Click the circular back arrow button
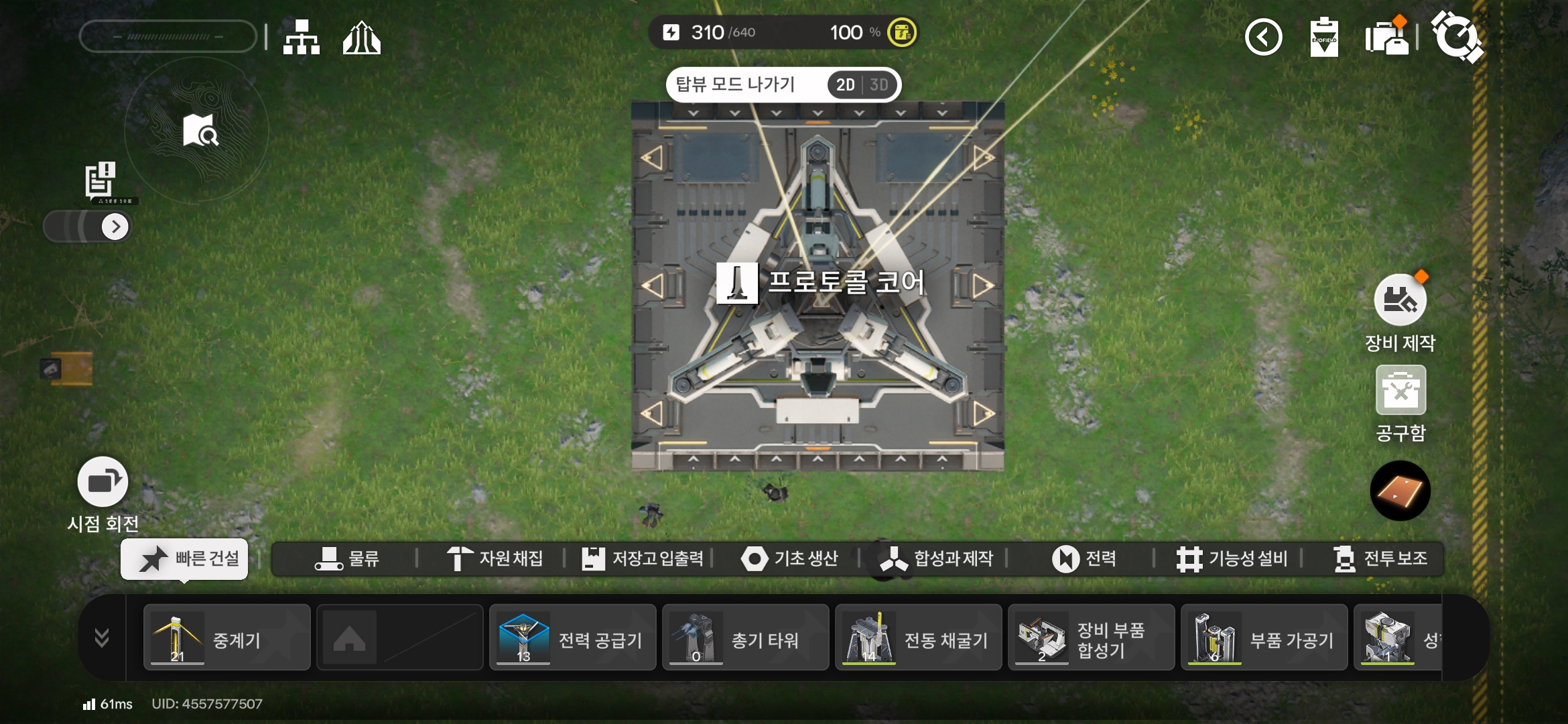1568x724 pixels. 1263,37
